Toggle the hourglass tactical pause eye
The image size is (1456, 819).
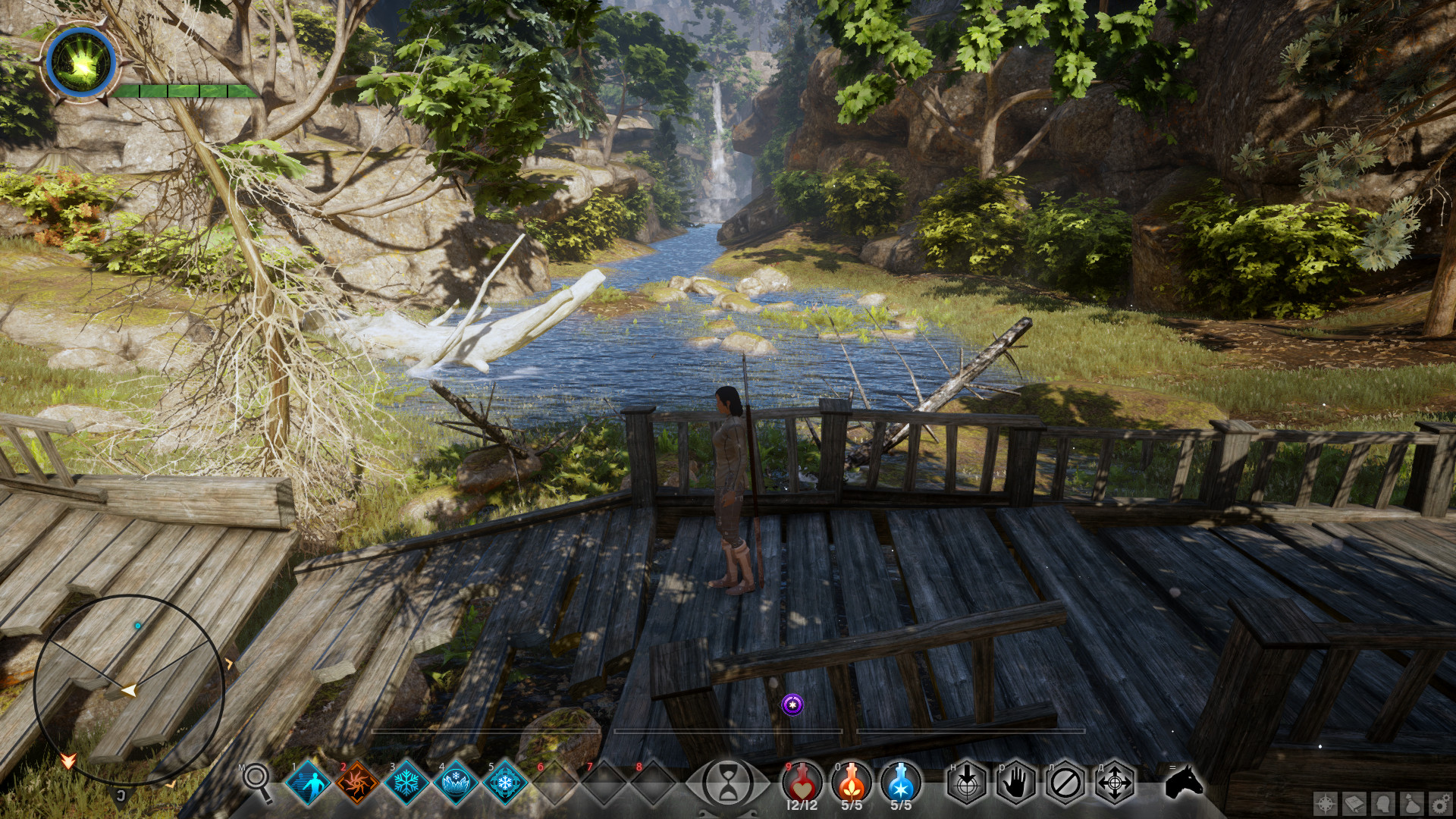728,783
